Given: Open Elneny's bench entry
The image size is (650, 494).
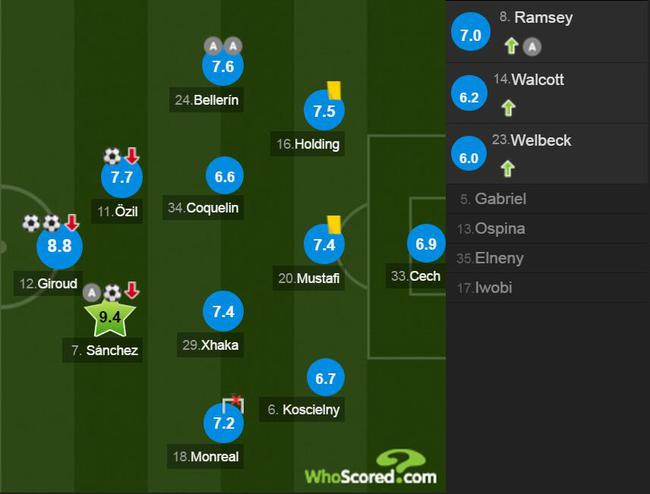Looking at the screenshot, I should click(x=548, y=258).
